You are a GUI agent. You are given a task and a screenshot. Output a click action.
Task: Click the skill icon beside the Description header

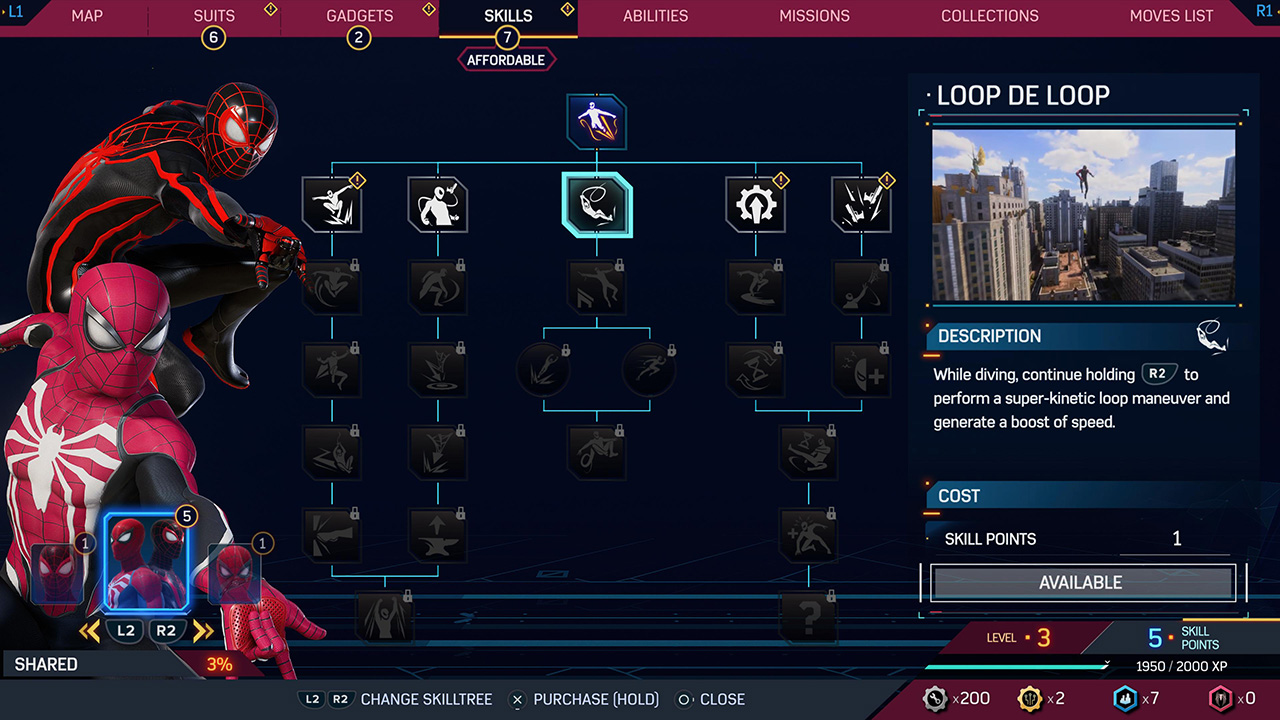pos(1213,336)
